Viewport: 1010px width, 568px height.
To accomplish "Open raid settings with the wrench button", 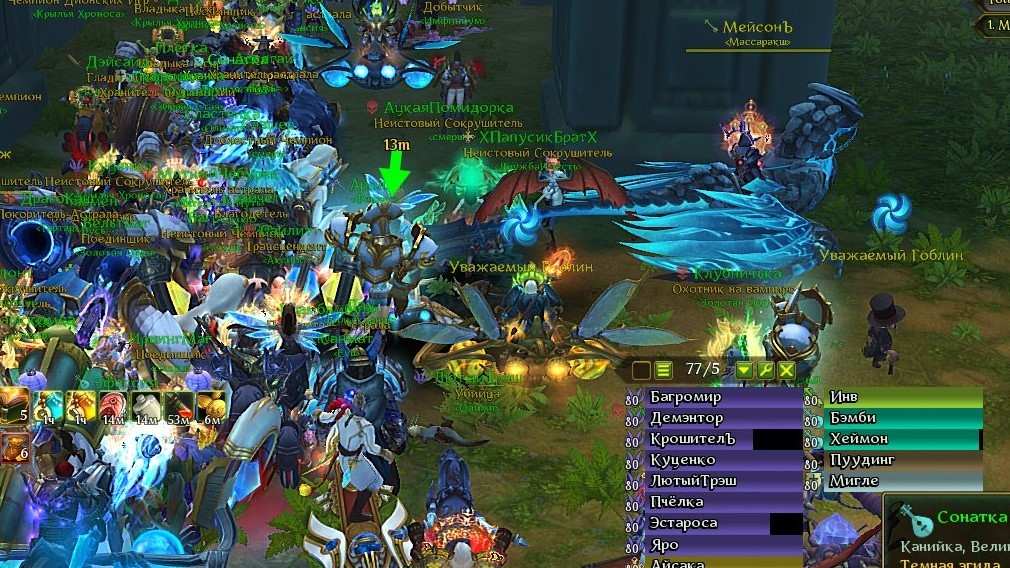I will tap(766, 370).
